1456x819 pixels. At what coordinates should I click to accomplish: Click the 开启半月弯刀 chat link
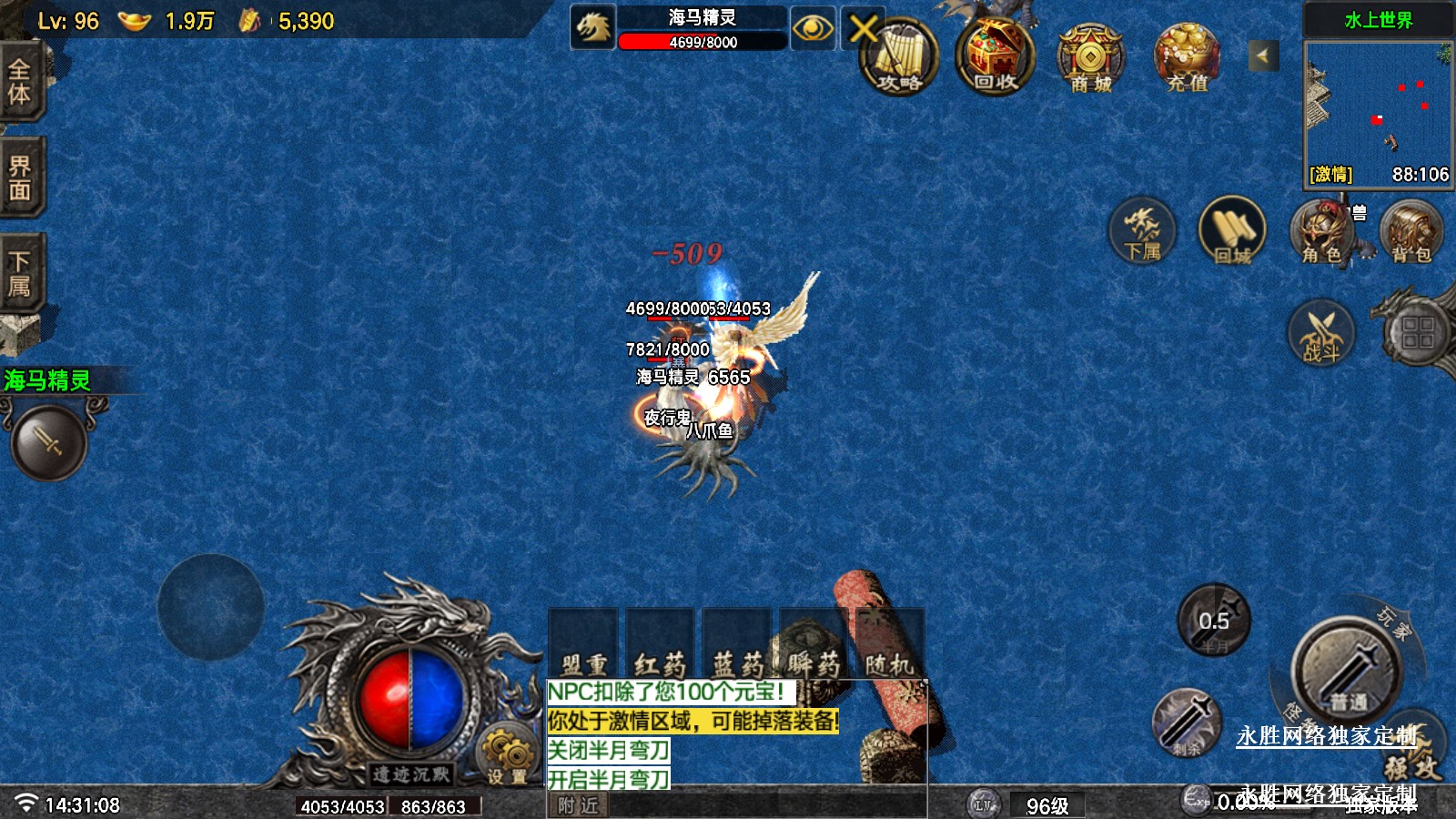click(x=608, y=780)
